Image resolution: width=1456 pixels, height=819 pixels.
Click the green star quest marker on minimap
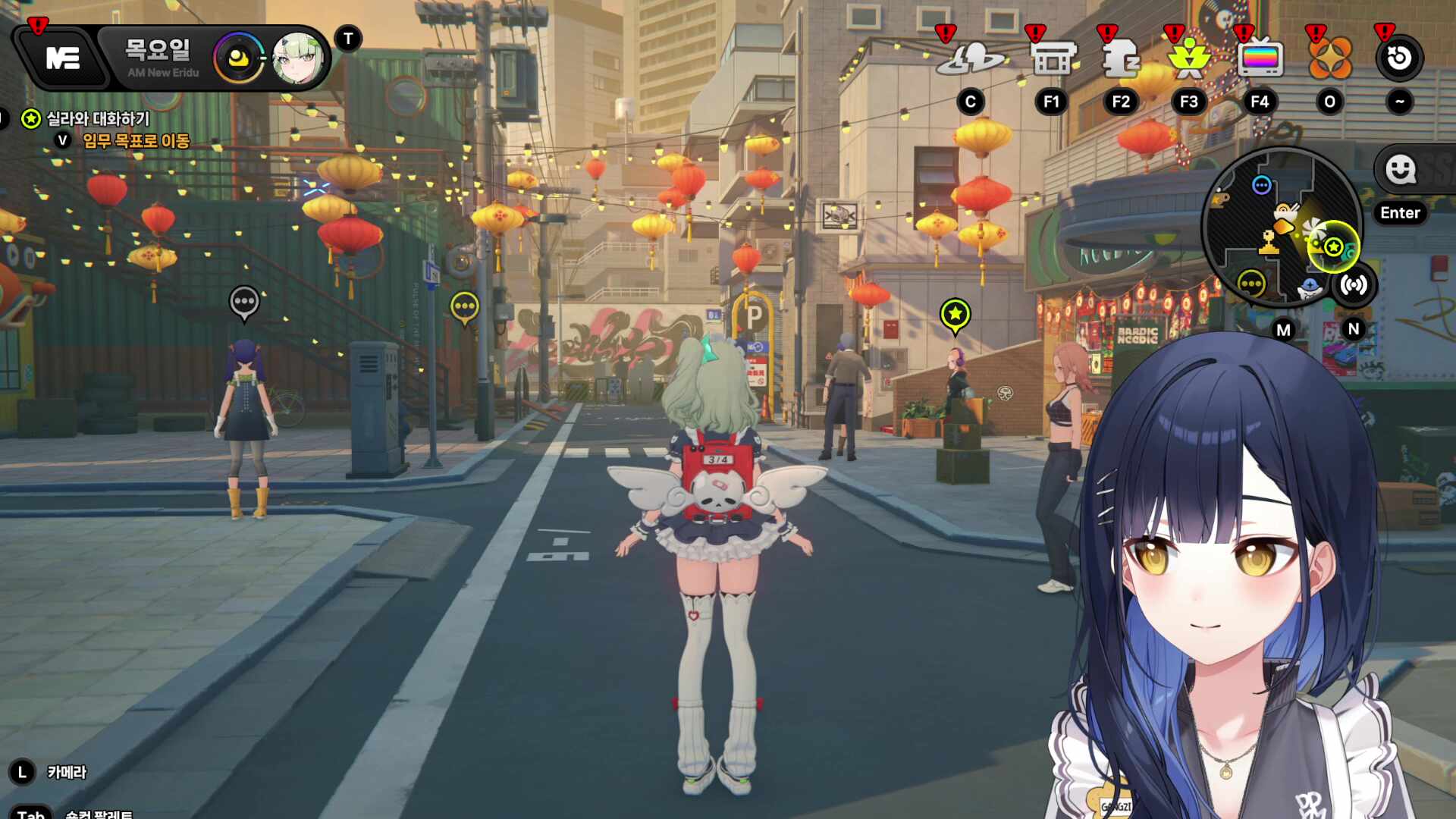click(x=1333, y=247)
